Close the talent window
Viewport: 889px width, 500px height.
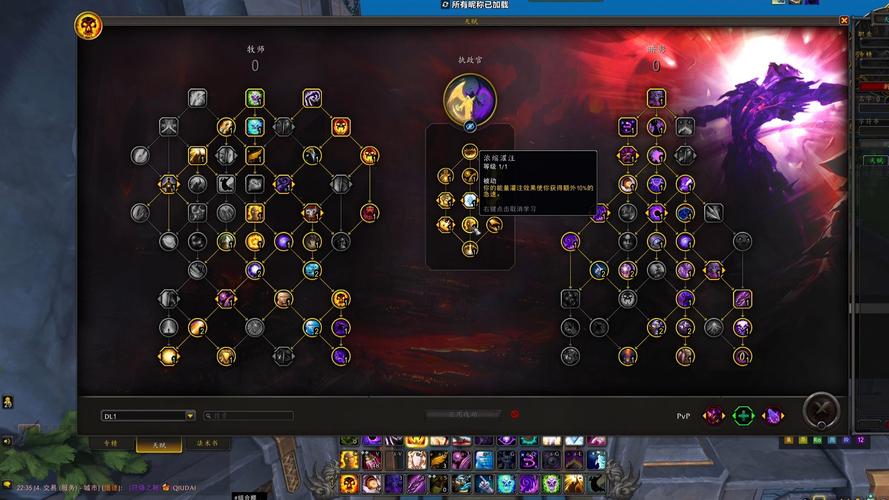tap(844, 20)
